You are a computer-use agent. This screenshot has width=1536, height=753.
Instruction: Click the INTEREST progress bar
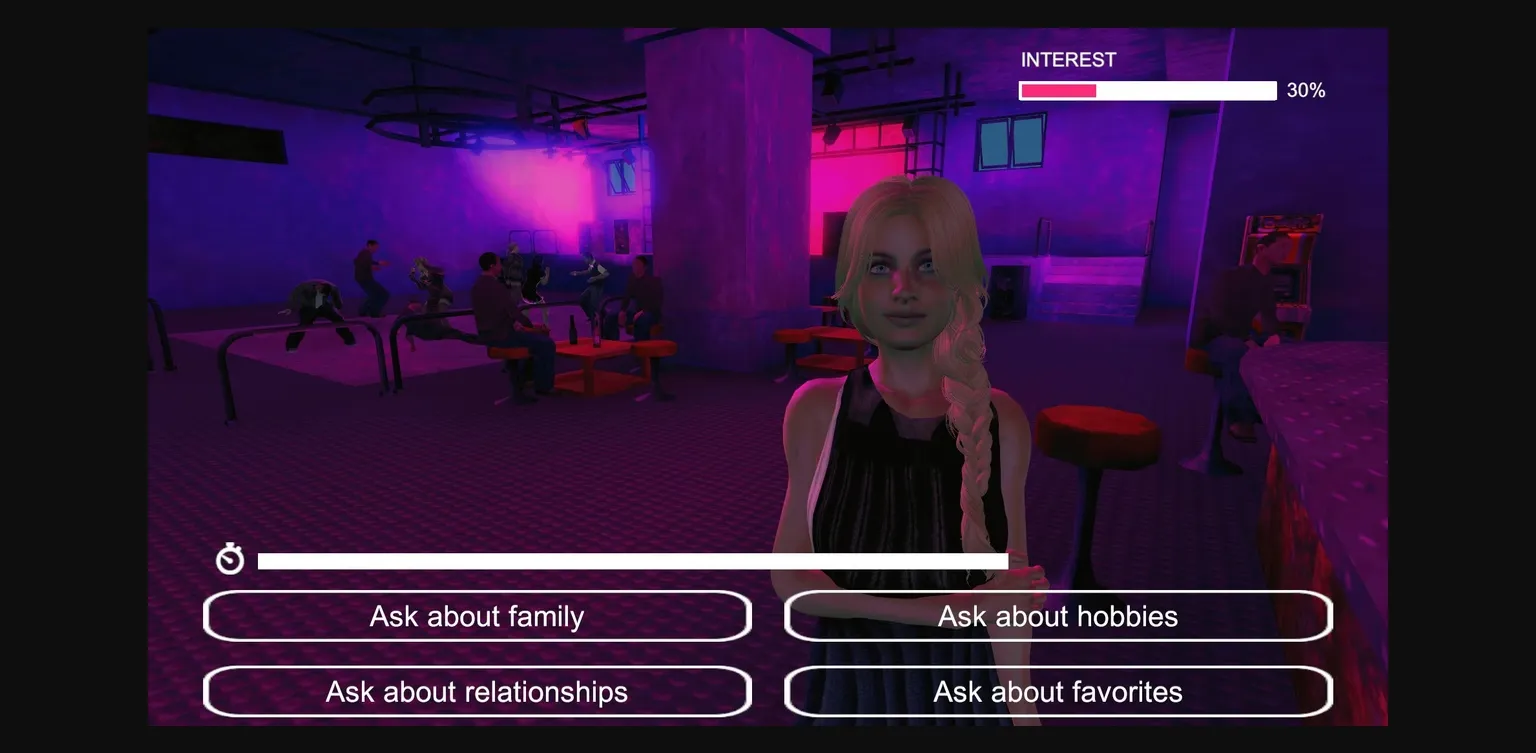(x=1147, y=90)
